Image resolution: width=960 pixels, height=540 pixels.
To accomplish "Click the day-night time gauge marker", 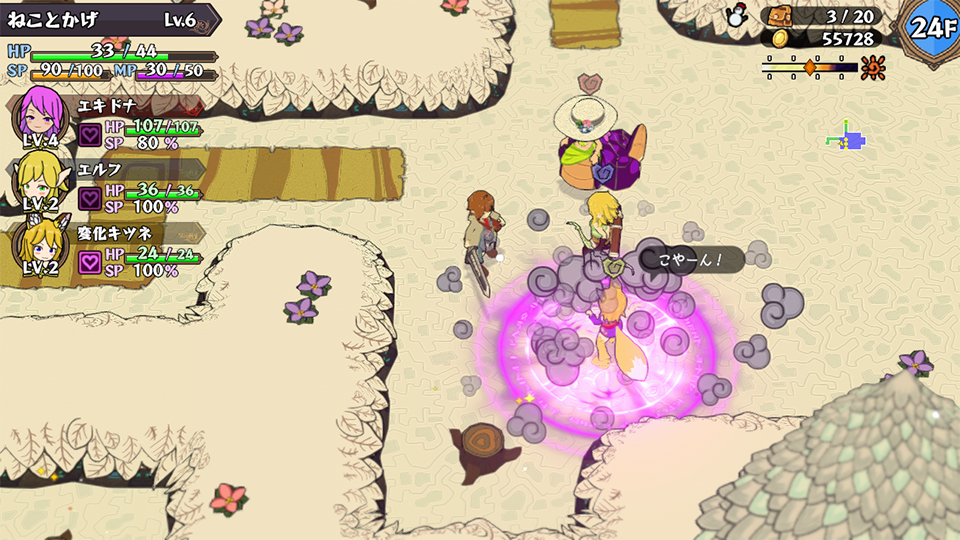I will [x=810, y=67].
